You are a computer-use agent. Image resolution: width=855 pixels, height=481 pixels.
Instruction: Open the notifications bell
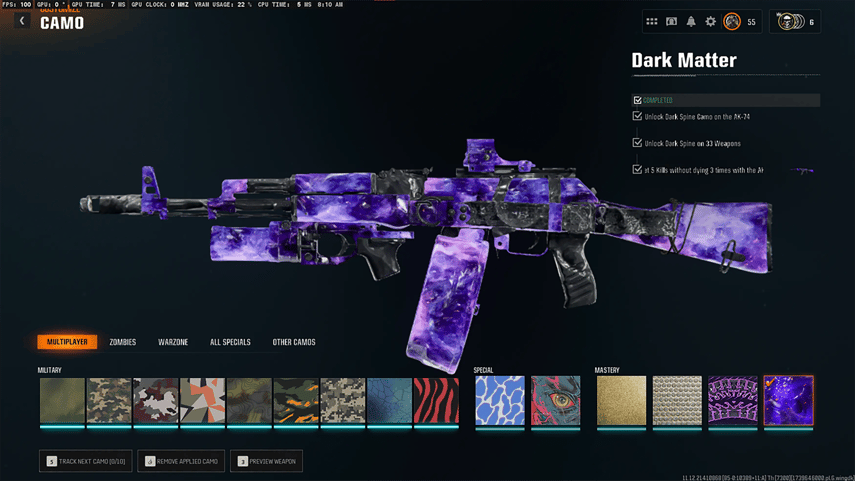[x=691, y=21]
